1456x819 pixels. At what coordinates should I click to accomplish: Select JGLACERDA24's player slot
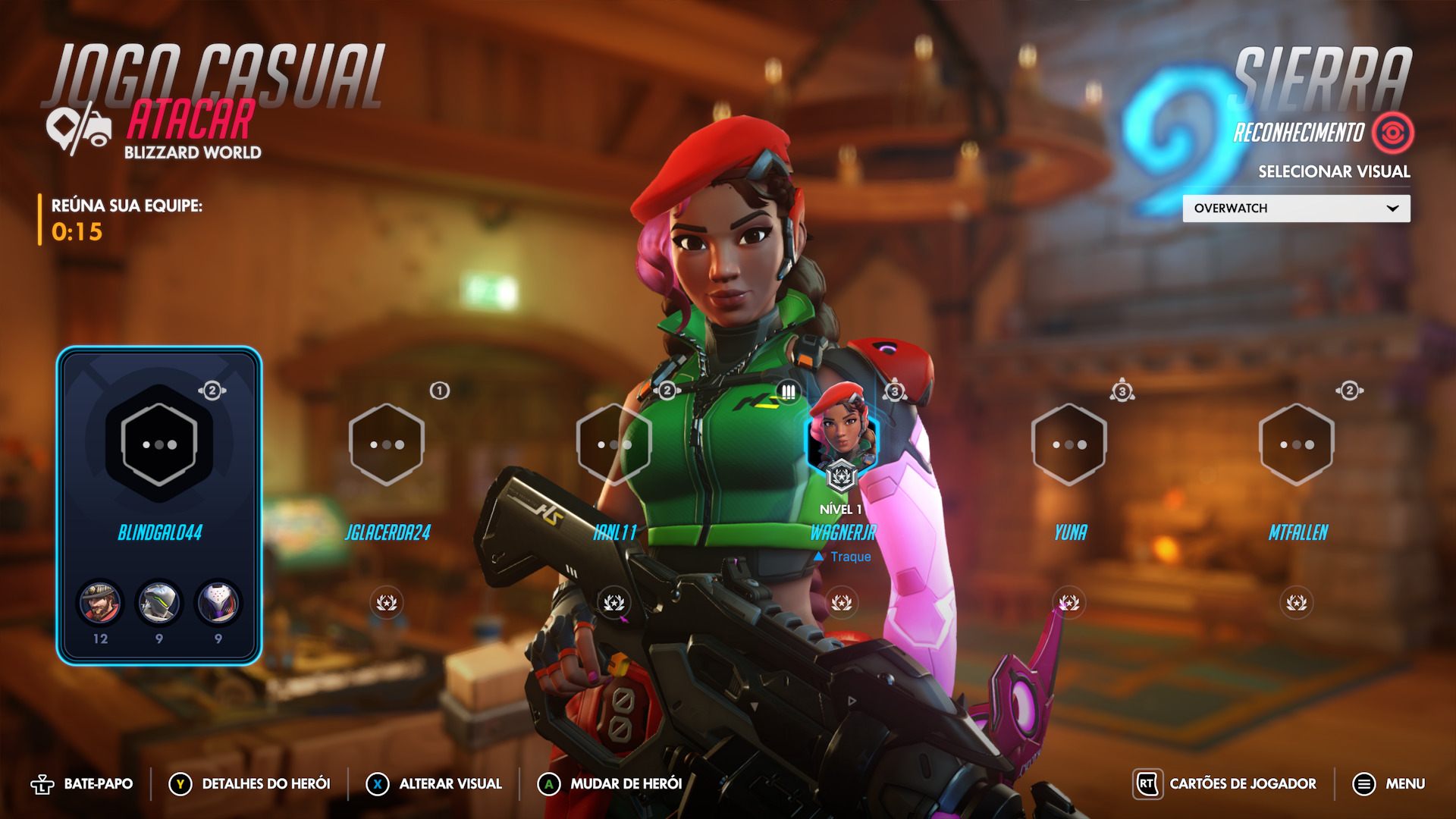pyautogui.click(x=387, y=444)
